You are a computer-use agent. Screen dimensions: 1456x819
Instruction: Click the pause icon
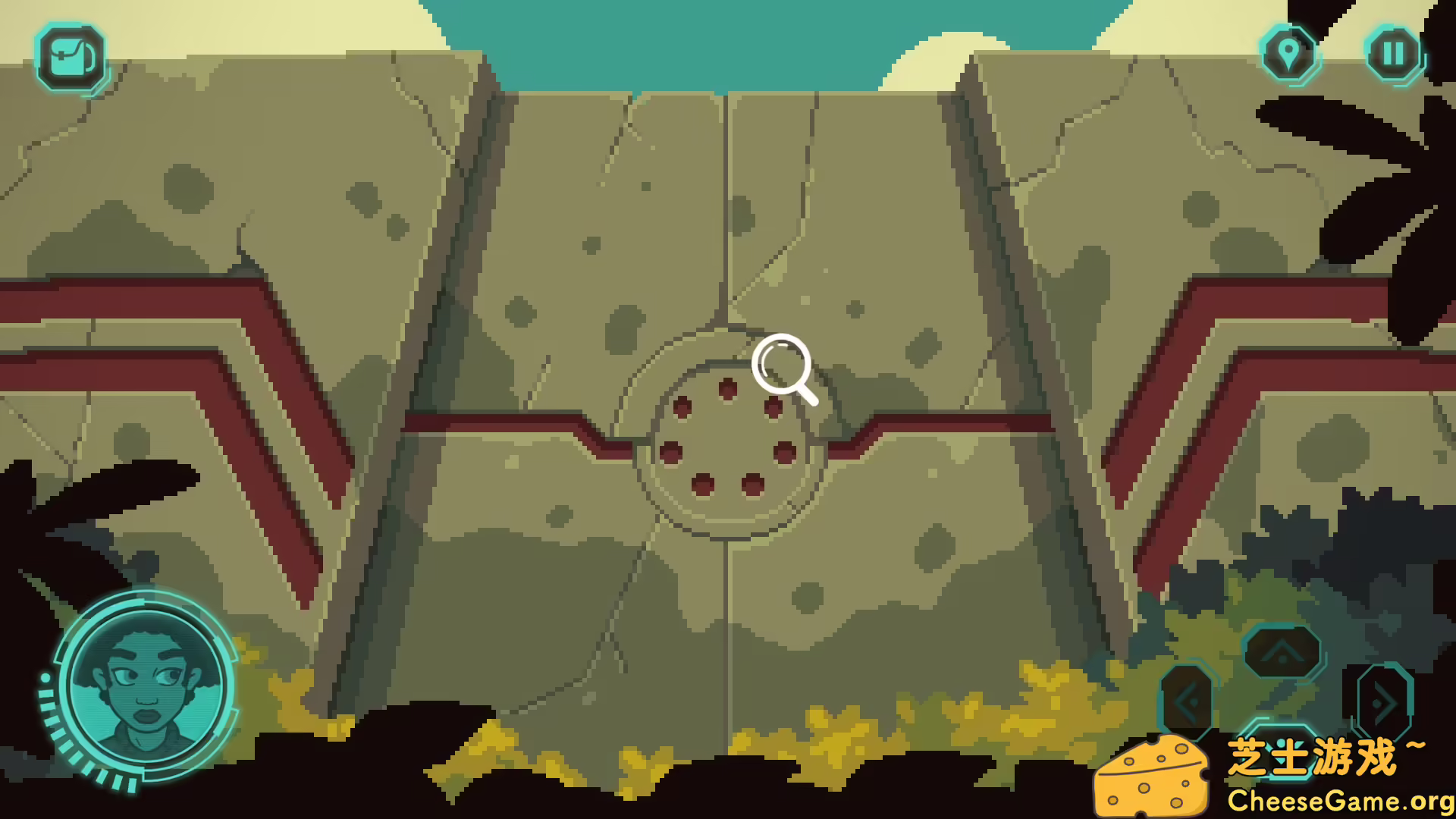tap(1392, 53)
